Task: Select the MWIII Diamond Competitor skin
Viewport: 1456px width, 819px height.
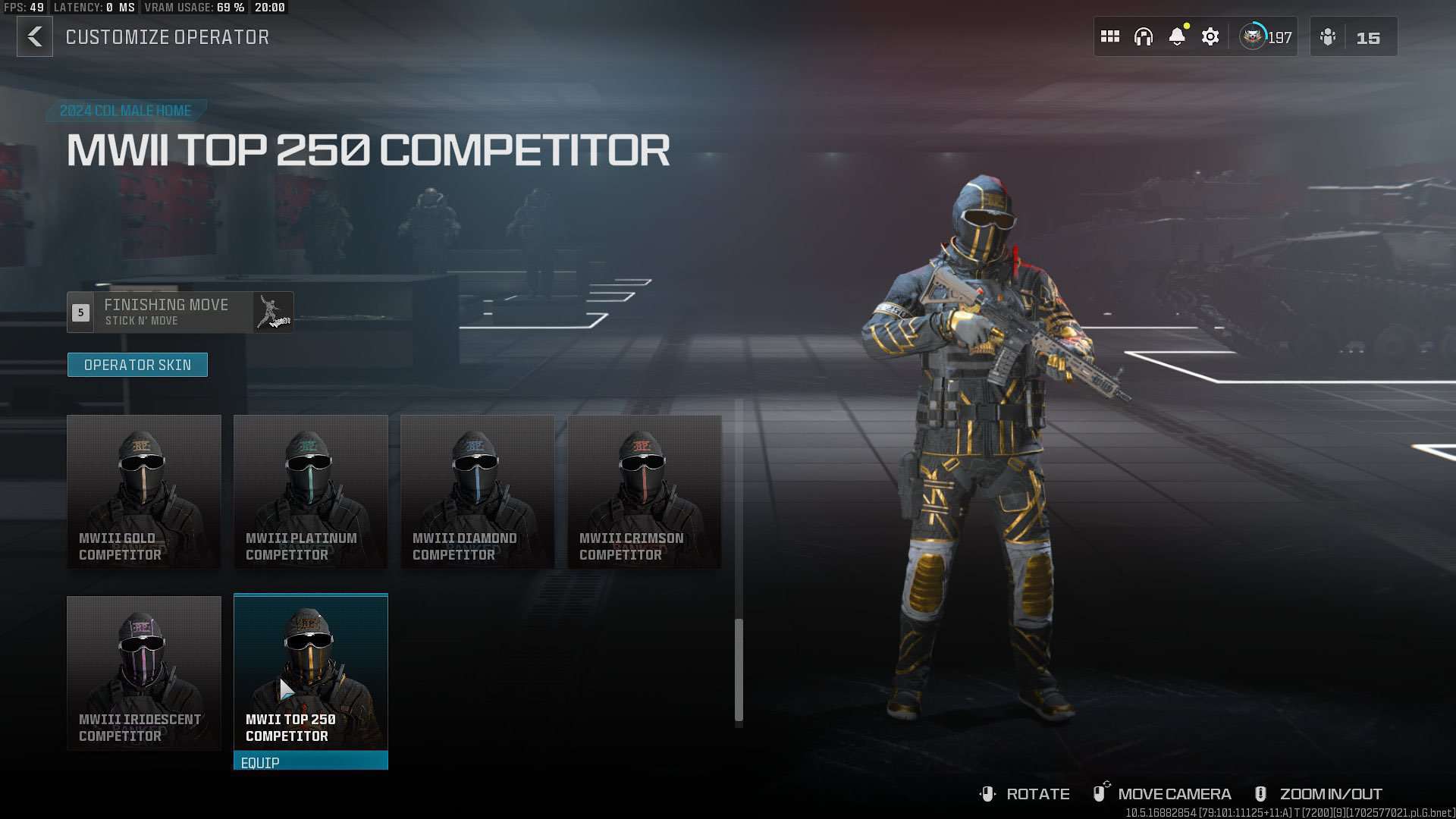Action: (477, 491)
